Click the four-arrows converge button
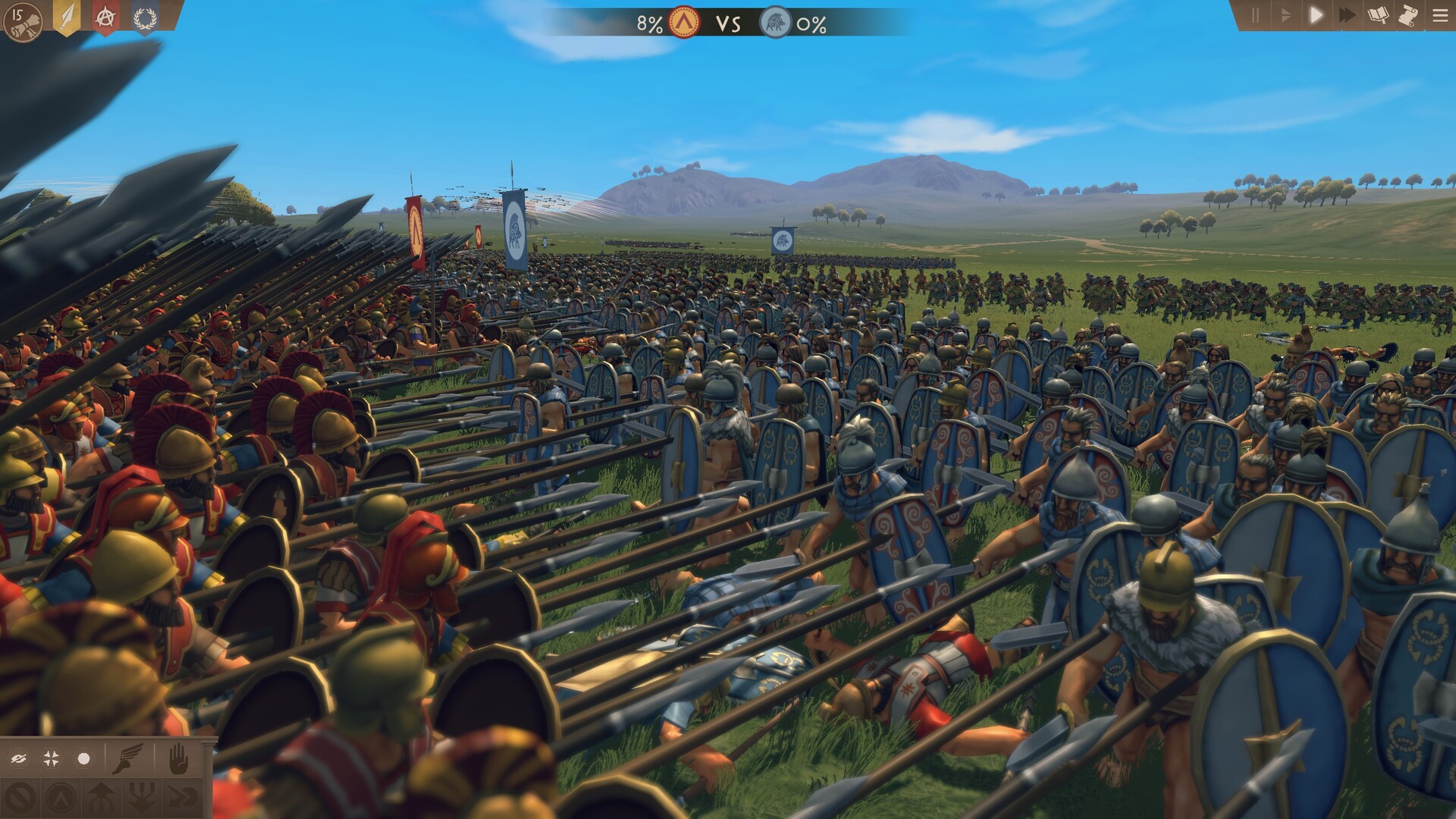This screenshot has height=819, width=1456. click(52, 758)
